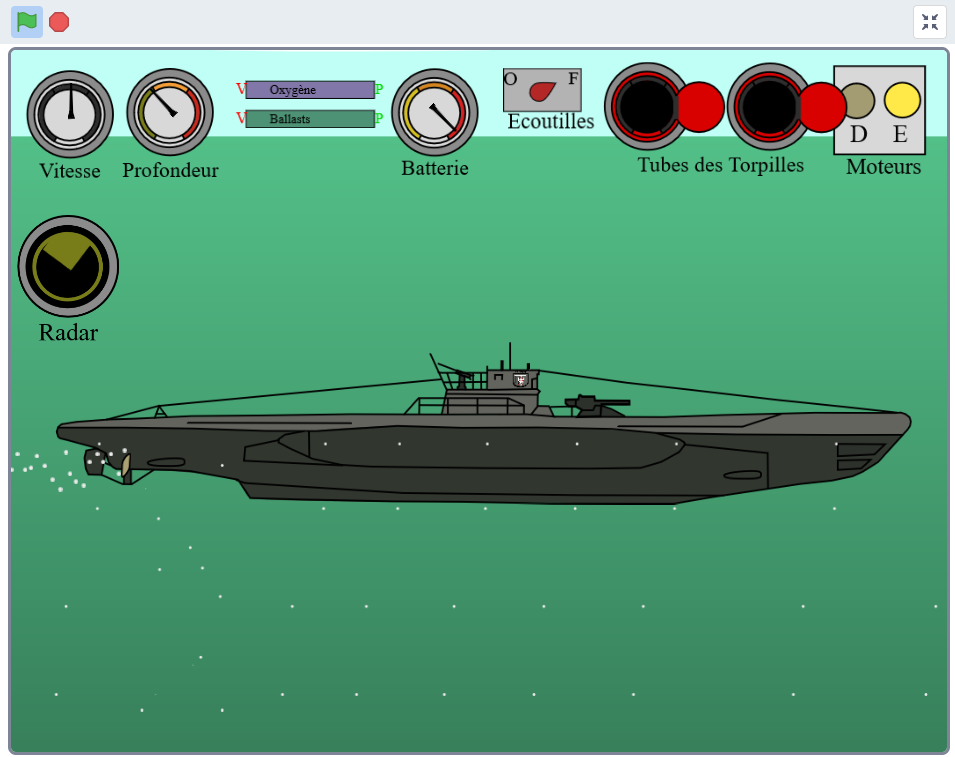Click the Vitesse speed dial
955x757 pixels.
[70, 114]
